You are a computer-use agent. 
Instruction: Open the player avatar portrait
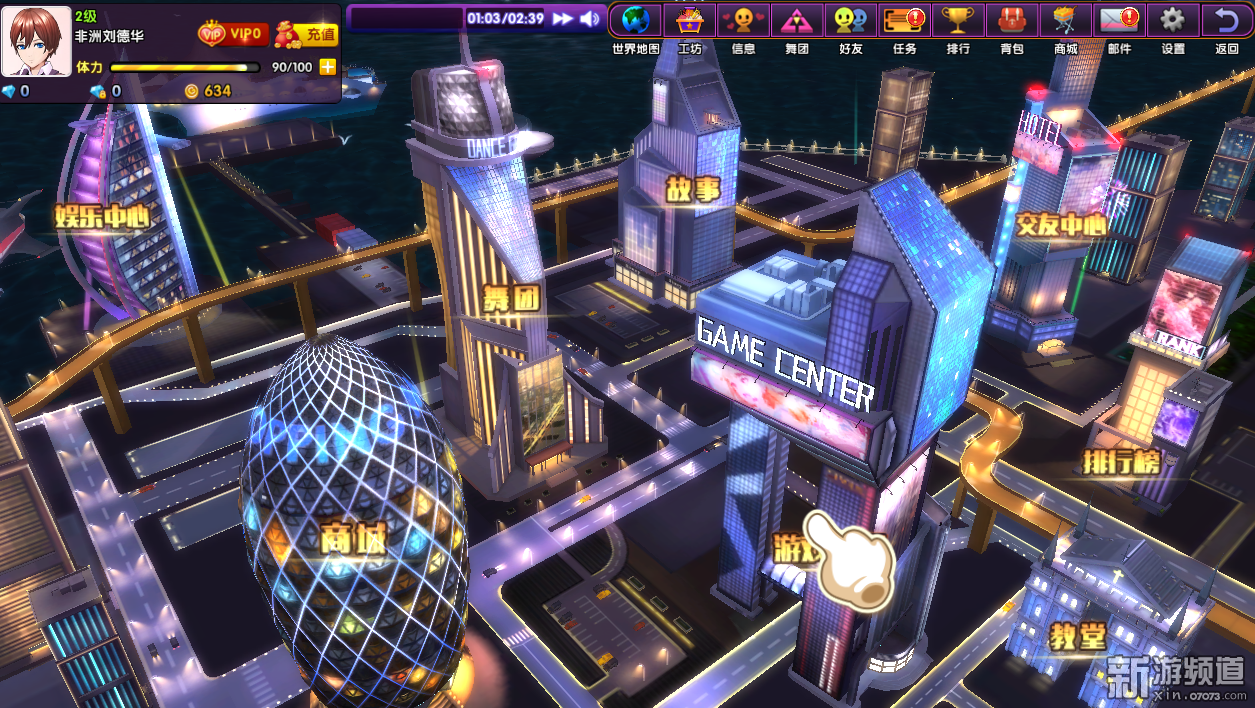click(35, 41)
